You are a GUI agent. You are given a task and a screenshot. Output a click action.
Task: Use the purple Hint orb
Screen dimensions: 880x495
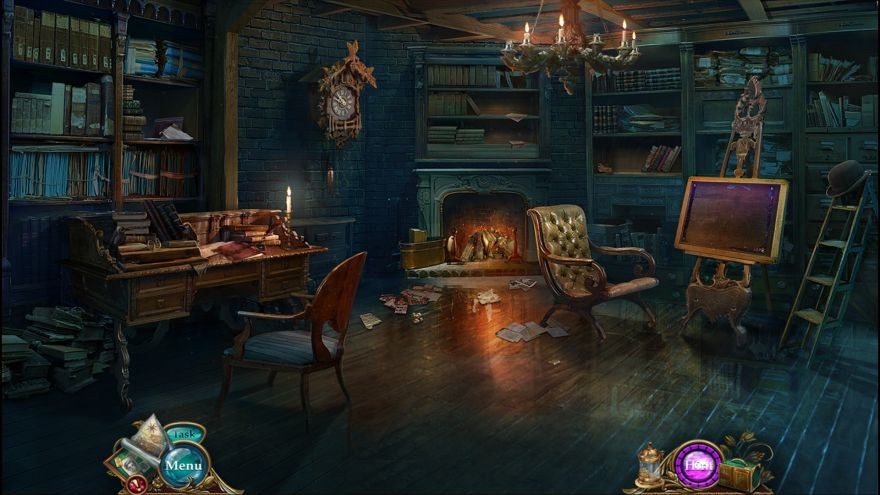[x=698, y=465]
